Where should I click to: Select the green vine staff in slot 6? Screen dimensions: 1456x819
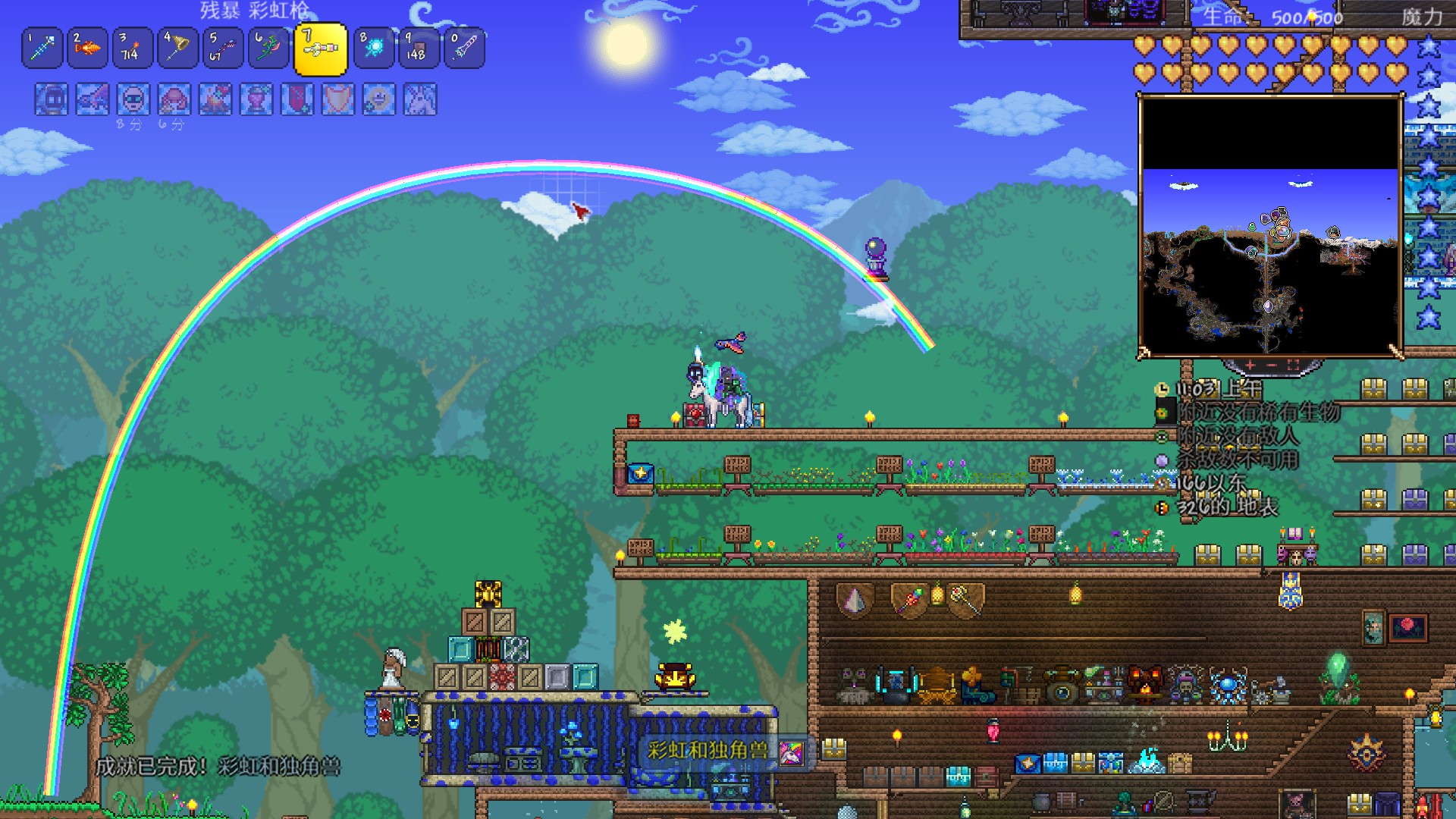[268, 49]
